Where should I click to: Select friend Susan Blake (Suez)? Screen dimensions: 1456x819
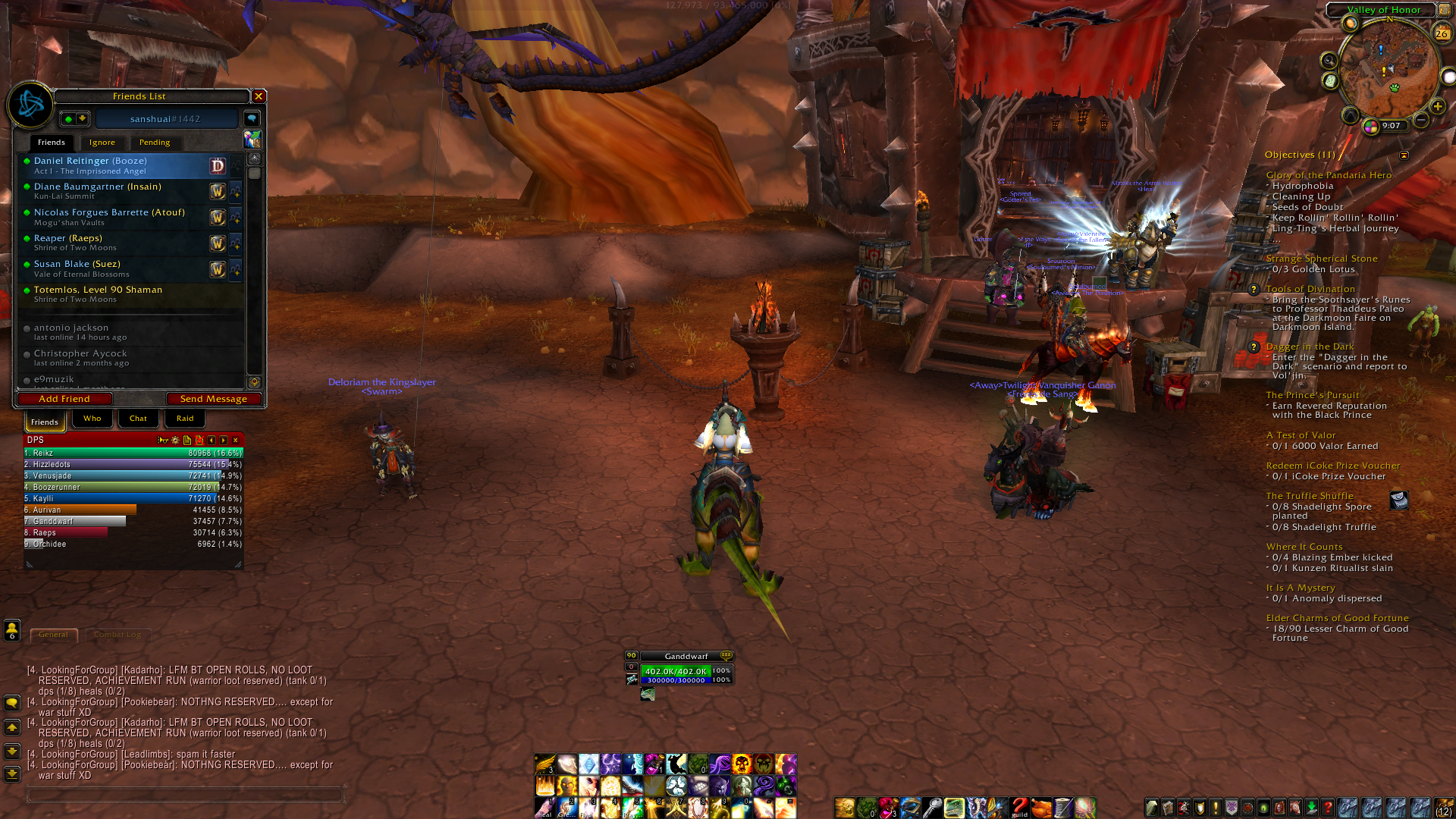point(114,268)
